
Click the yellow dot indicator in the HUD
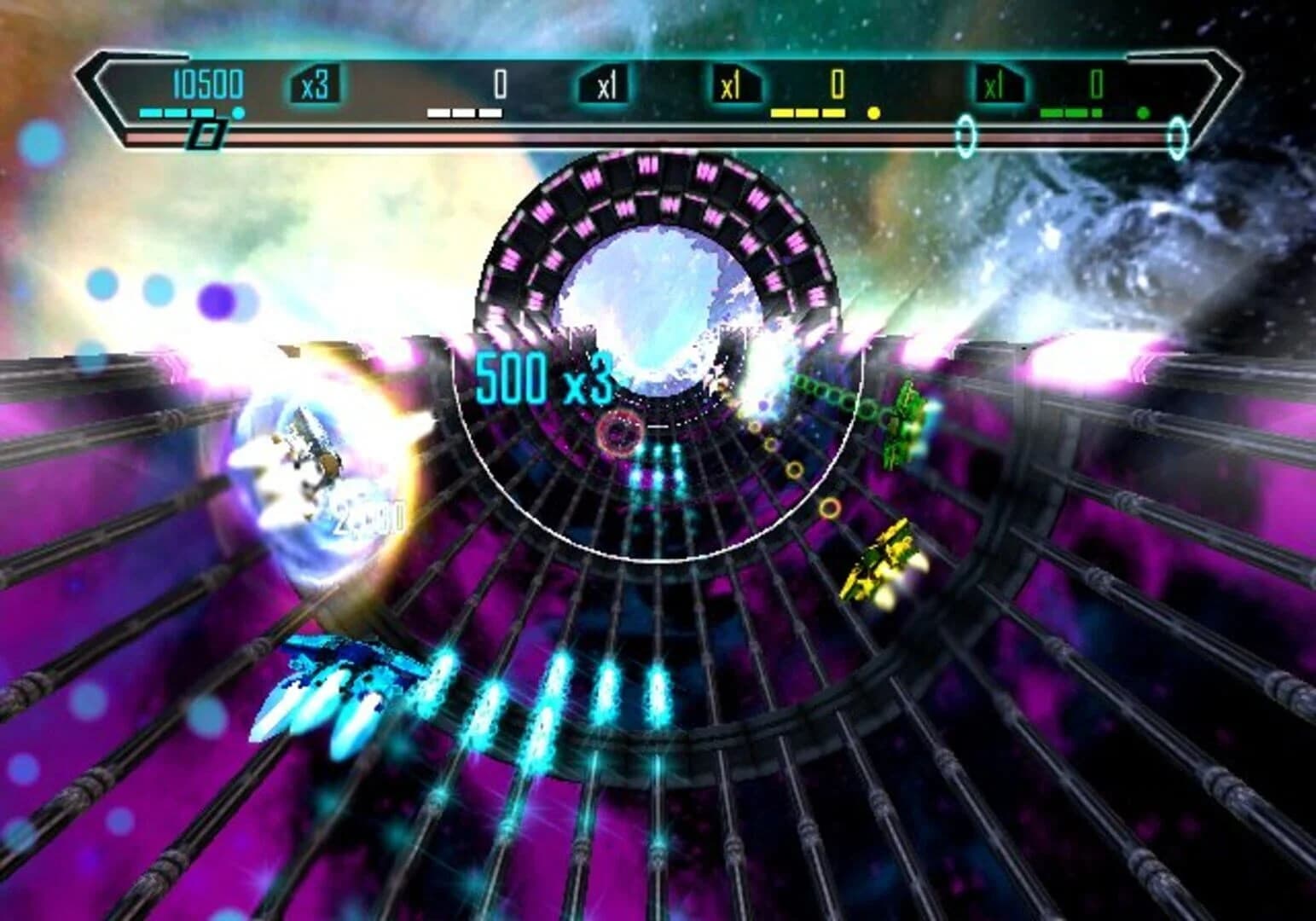[x=873, y=112]
